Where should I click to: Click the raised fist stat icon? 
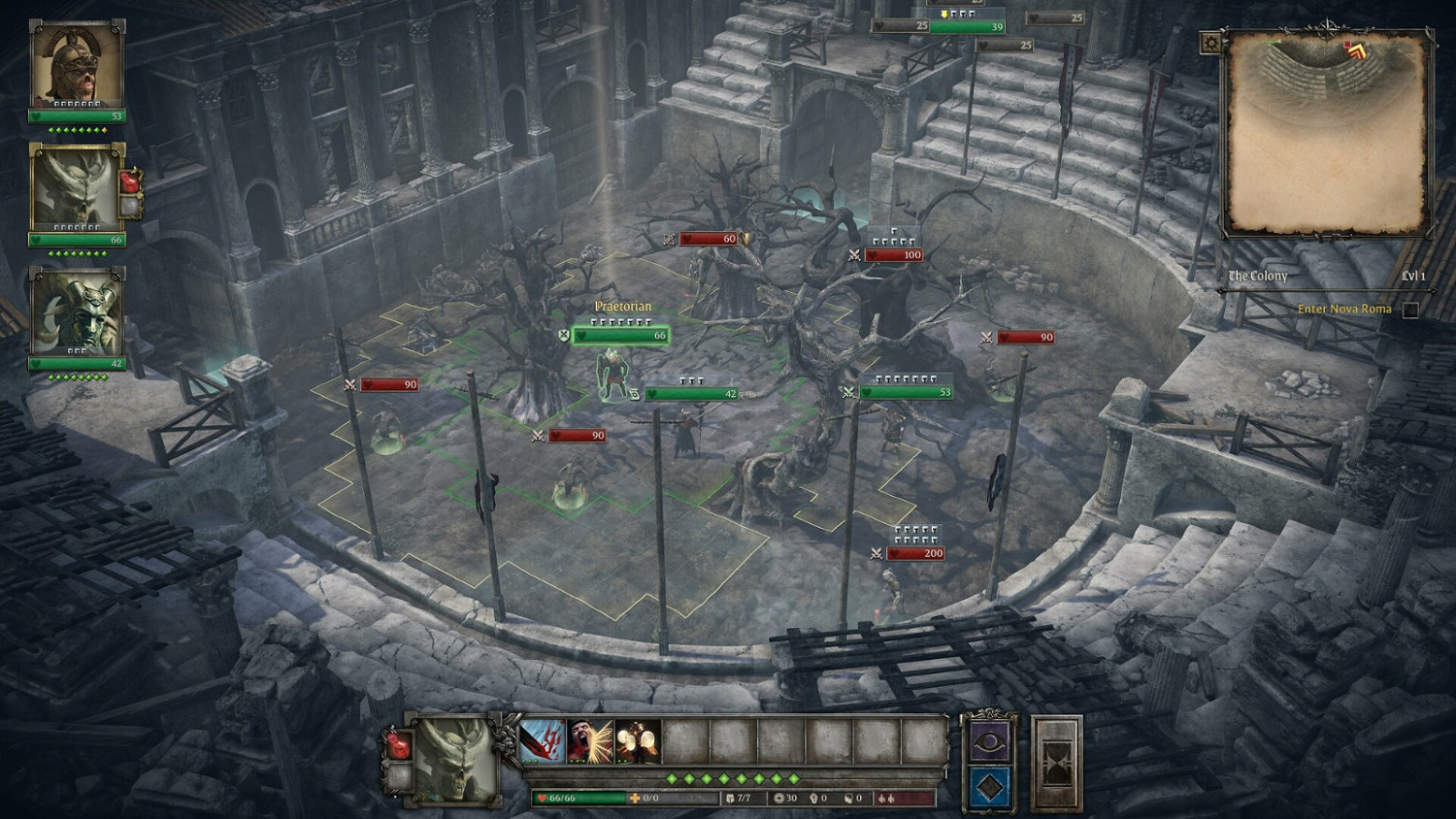[812, 799]
